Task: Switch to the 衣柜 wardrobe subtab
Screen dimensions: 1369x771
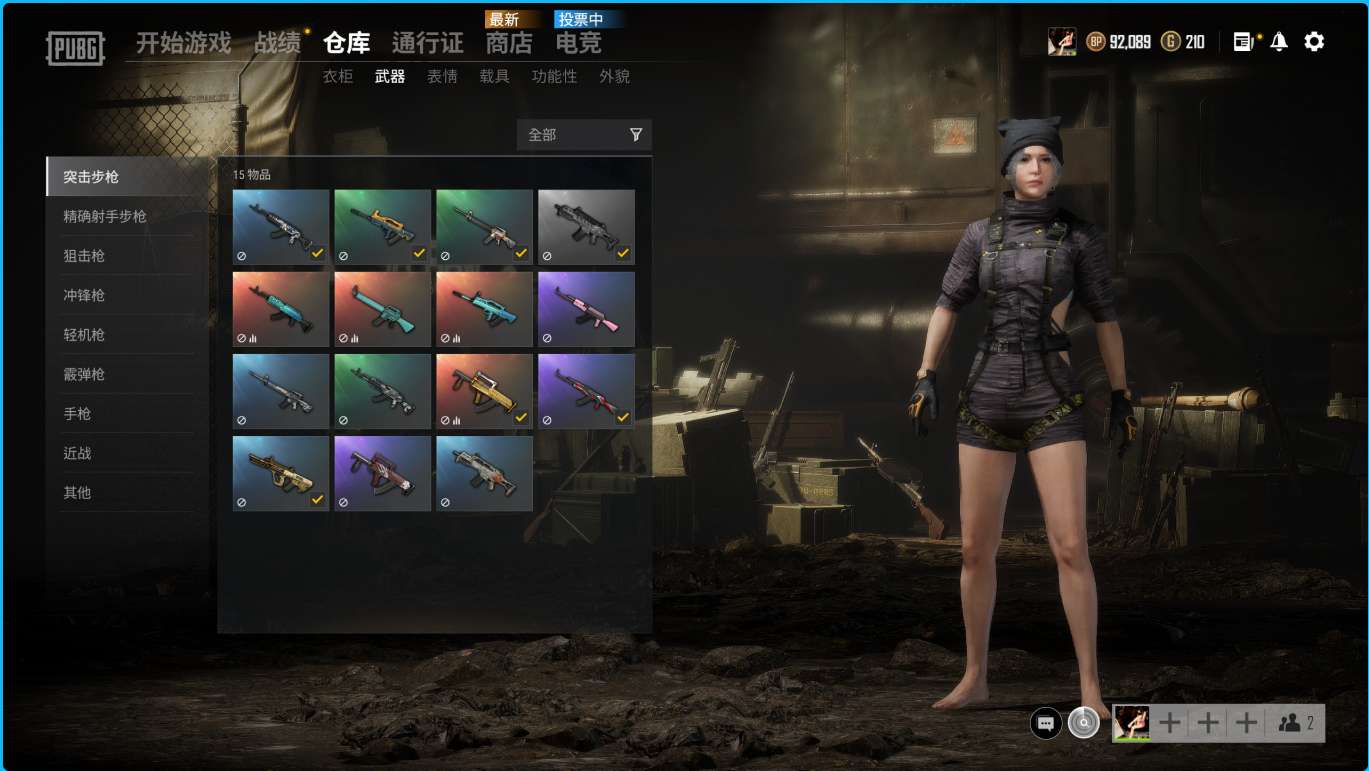Action: pos(338,76)
